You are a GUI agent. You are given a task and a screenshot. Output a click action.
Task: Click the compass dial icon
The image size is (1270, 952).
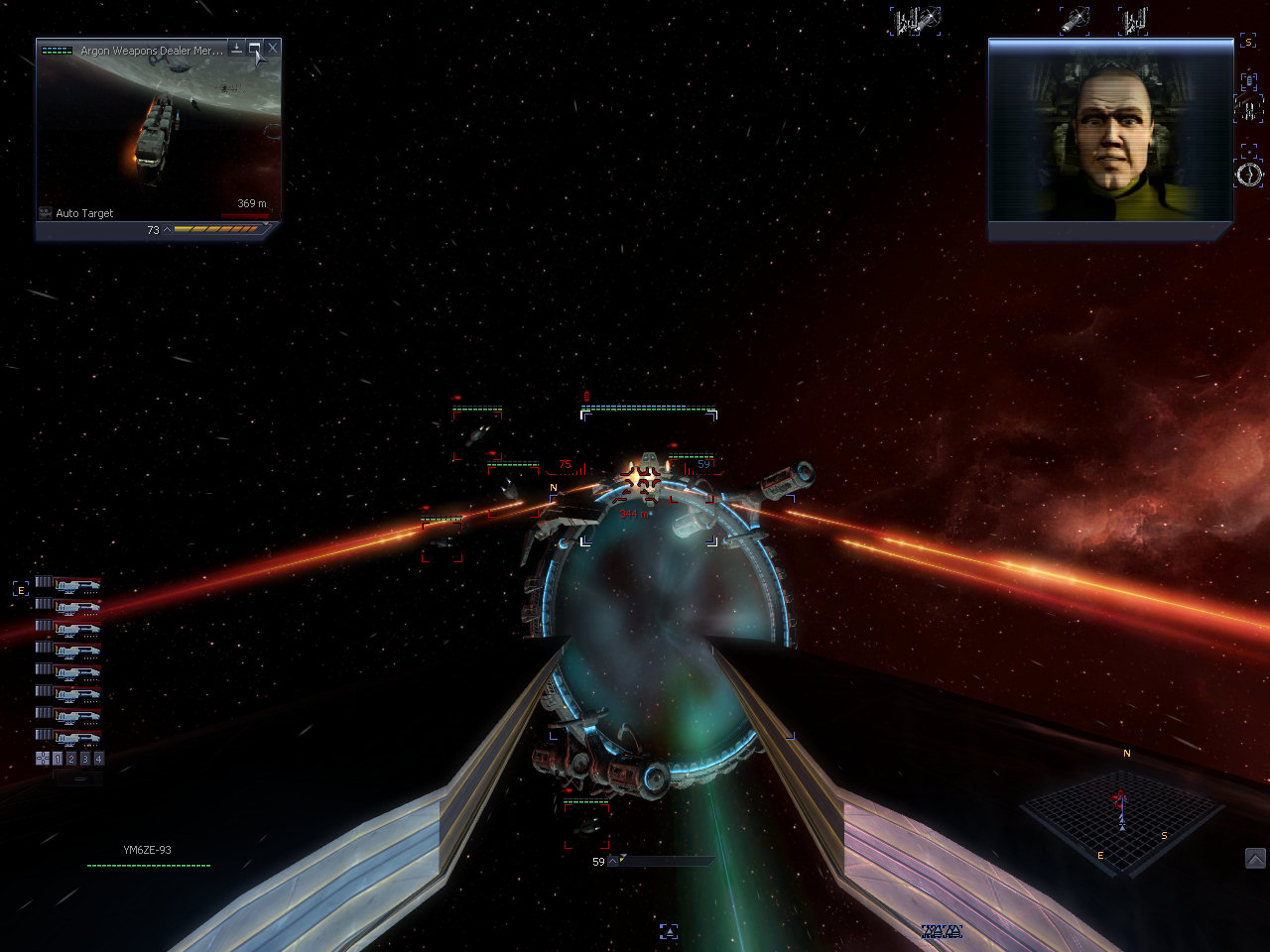(1248, 175)
